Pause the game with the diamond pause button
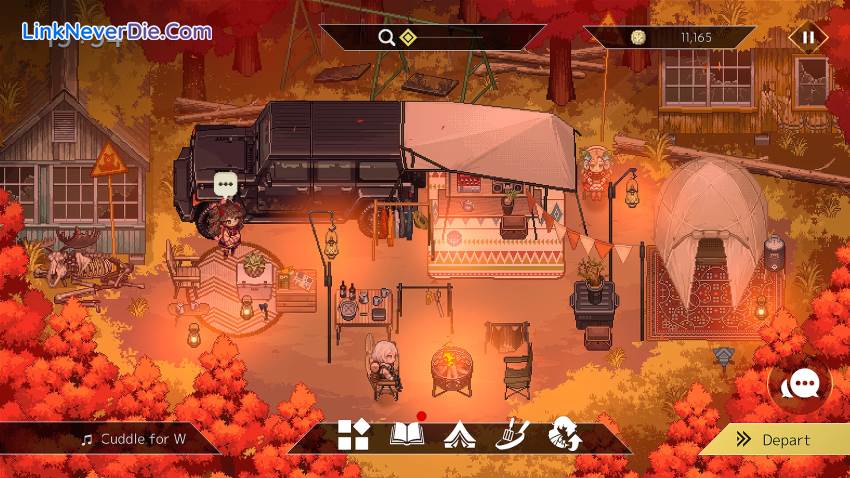The height and width of the screenshot is (478, 850). click(808, 38)
